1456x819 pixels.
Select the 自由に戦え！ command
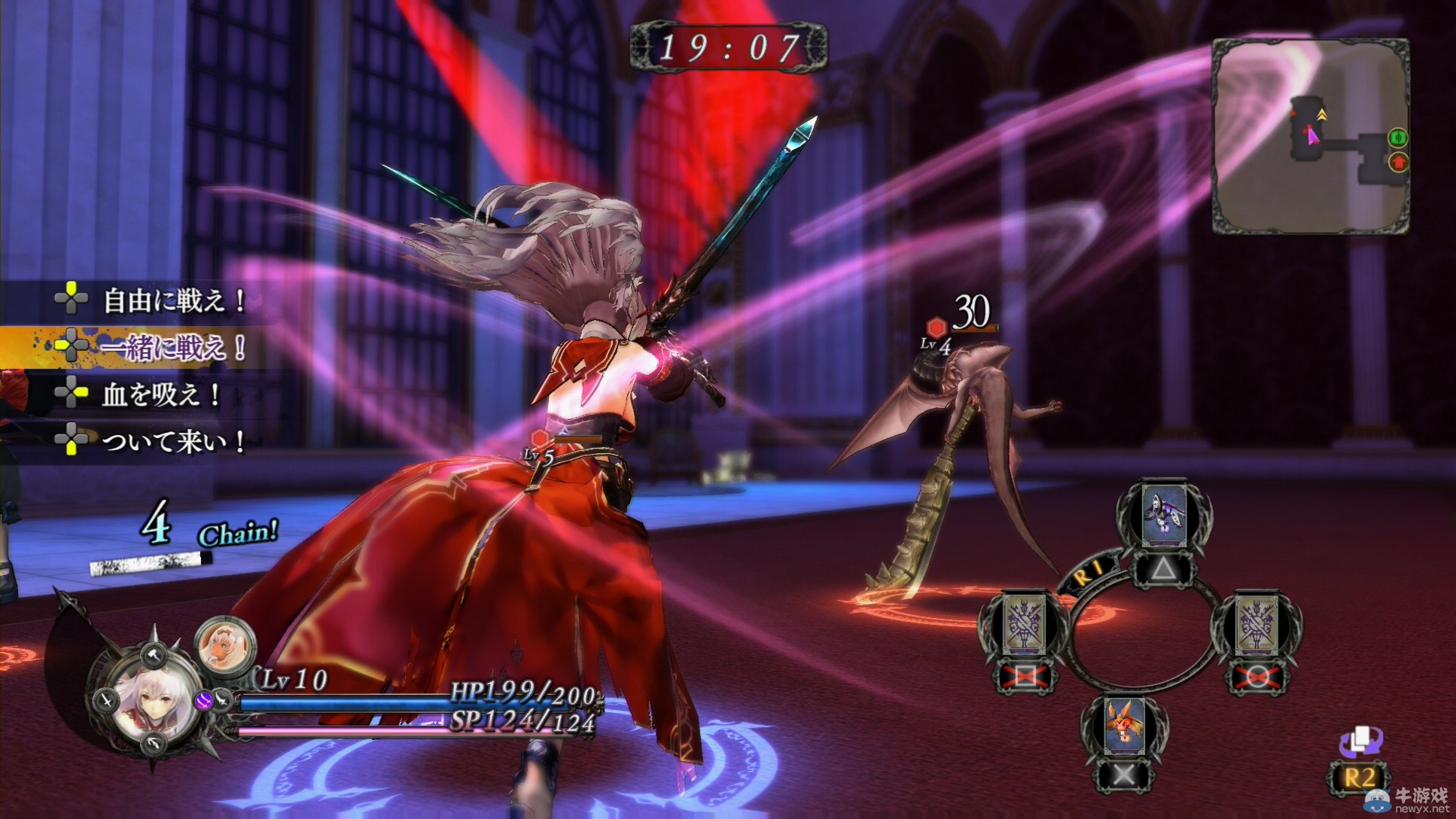174,302
